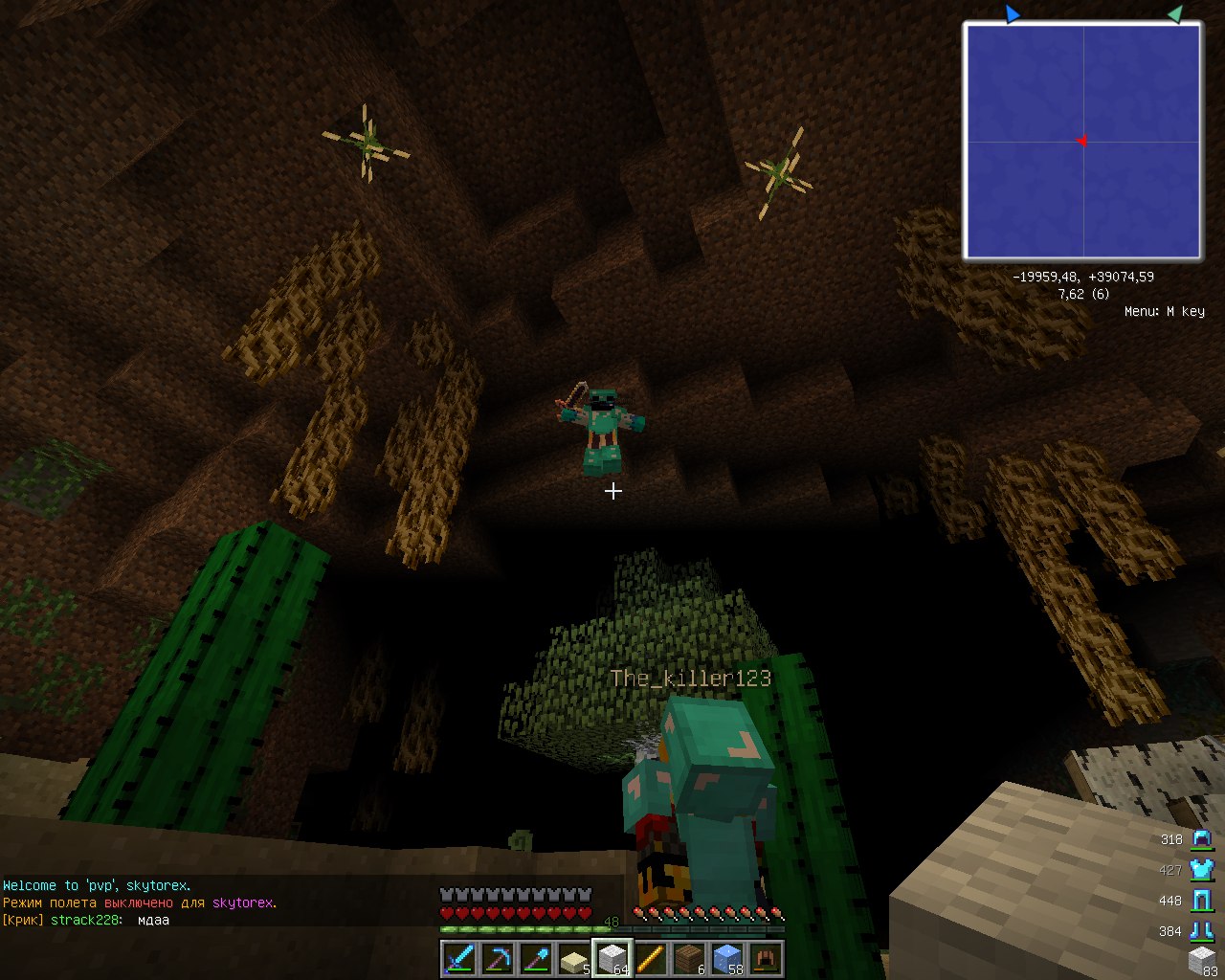
Task: Click the diamond chestplate durability icon
Action: (1201, 870)
